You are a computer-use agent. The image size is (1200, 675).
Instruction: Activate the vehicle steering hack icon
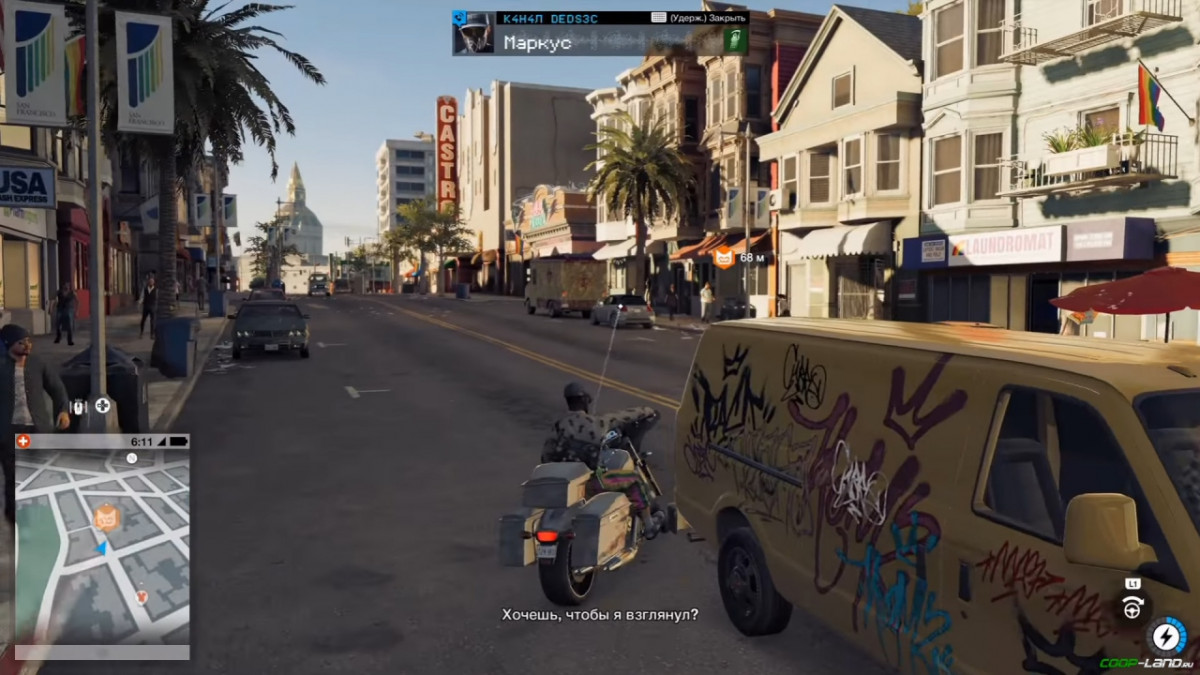[x=1132, y=608]
